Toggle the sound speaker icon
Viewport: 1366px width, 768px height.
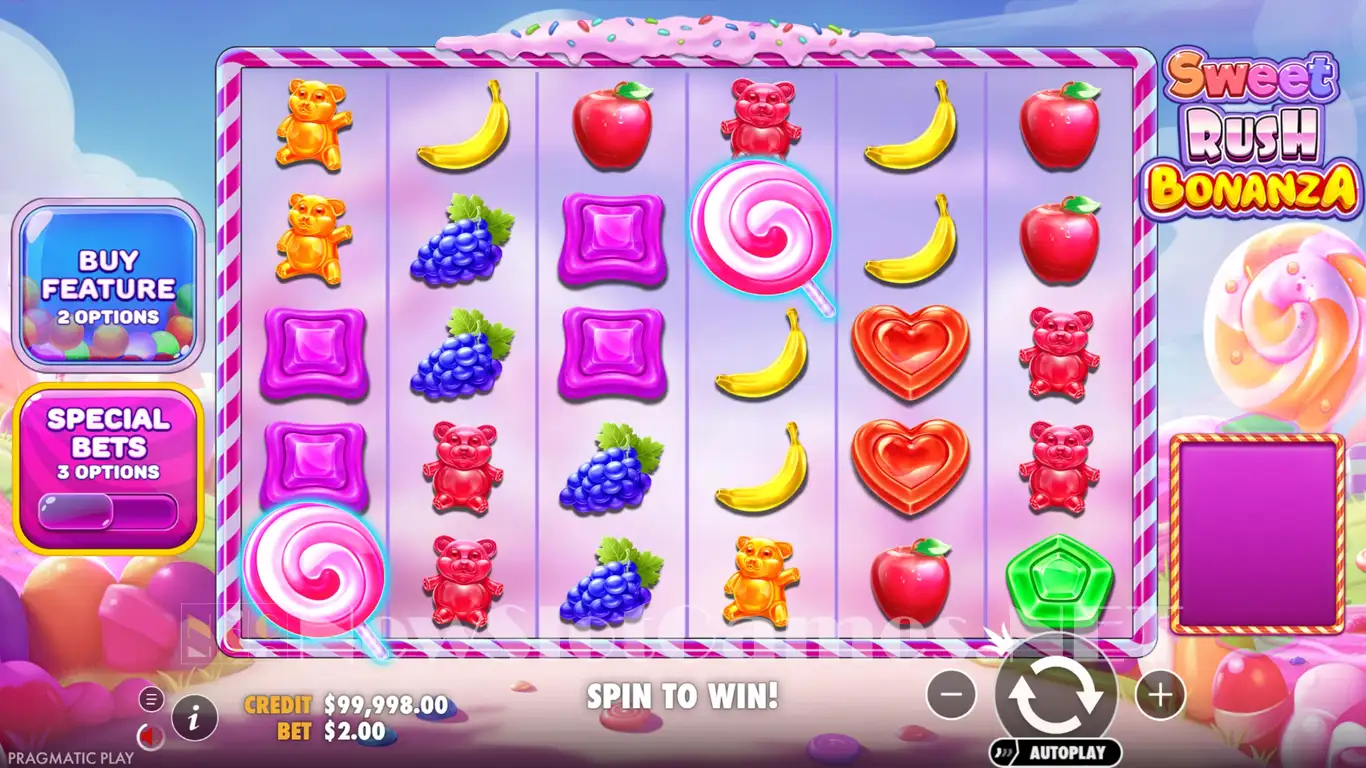point(150,737)
